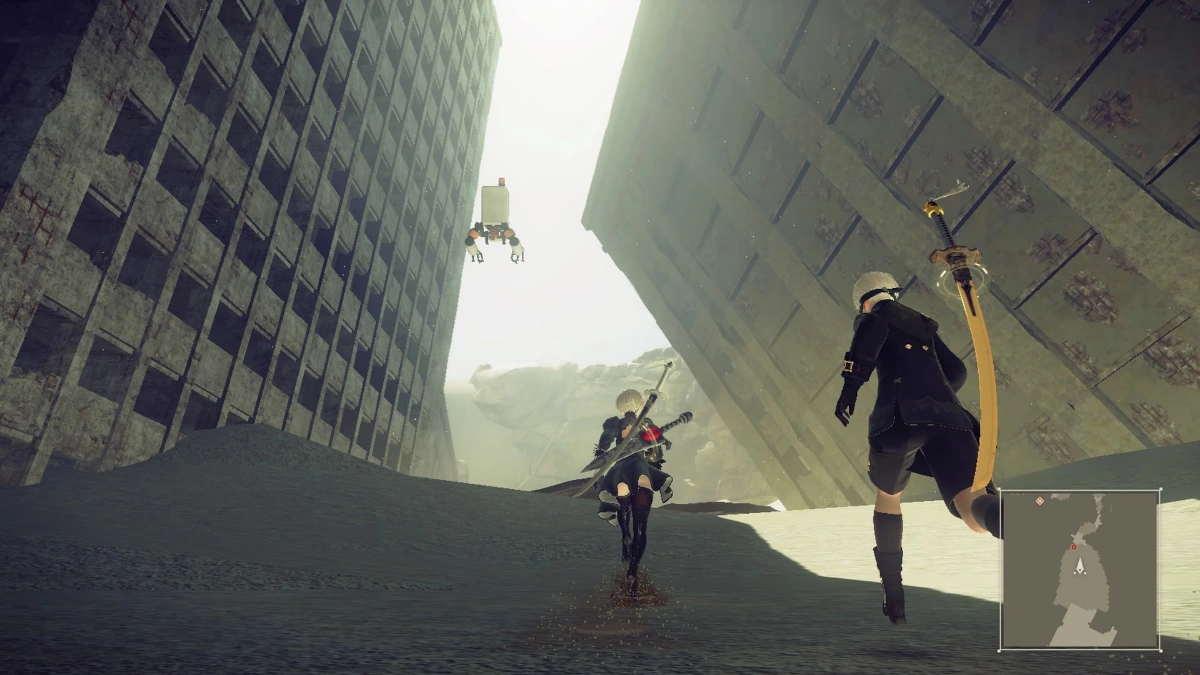Click the red circle marker on minimap
This screenshot has width=1200, height=675.
click(1073, 547)
